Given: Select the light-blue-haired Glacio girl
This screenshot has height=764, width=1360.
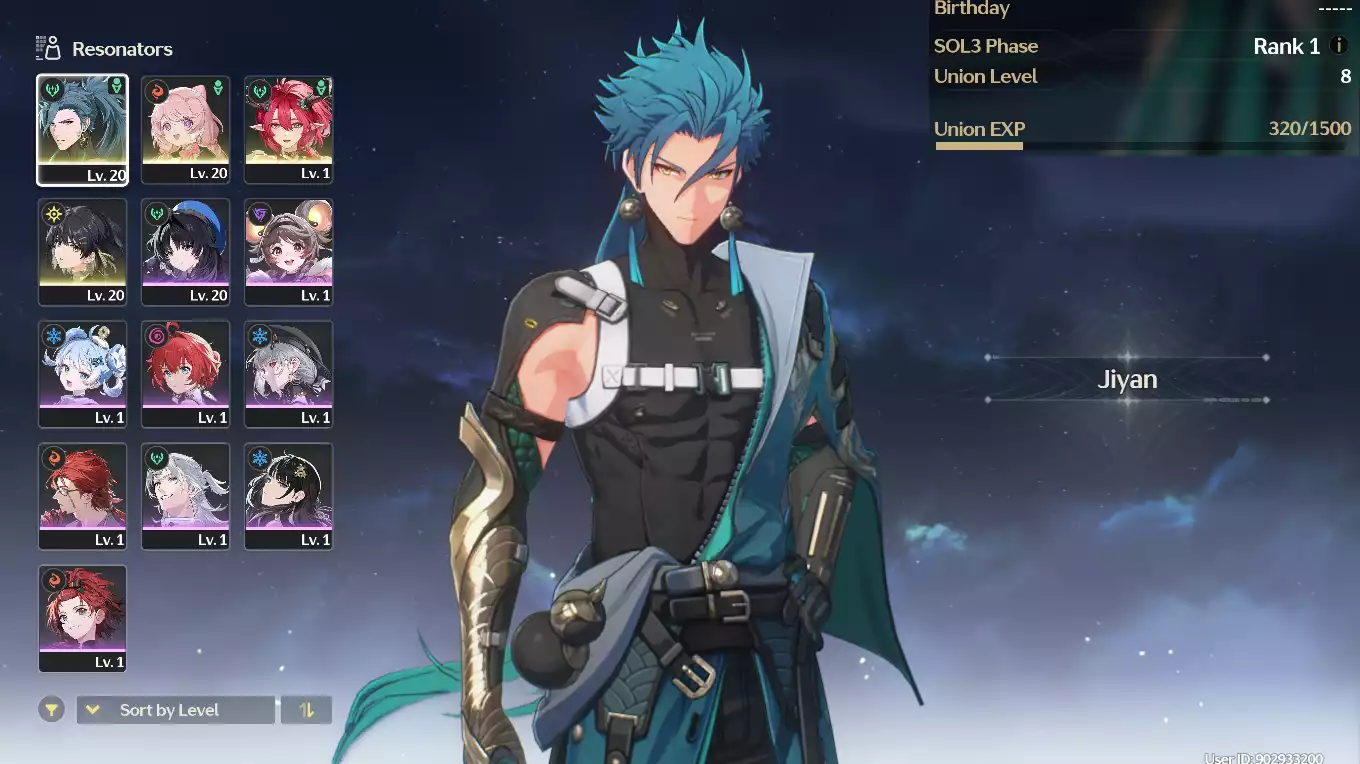Looking at the screenshot, I should 82,374.
